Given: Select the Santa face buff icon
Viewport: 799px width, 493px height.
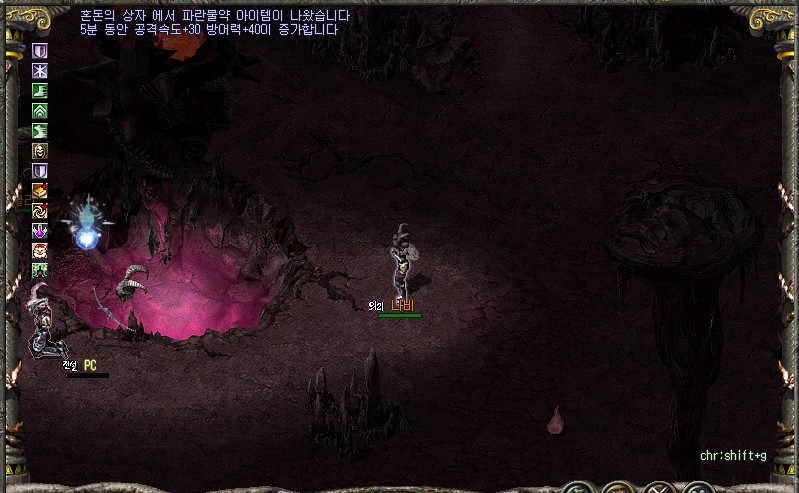Looking at the screenshot, I should pyautogui.click(x=40, y=250).
